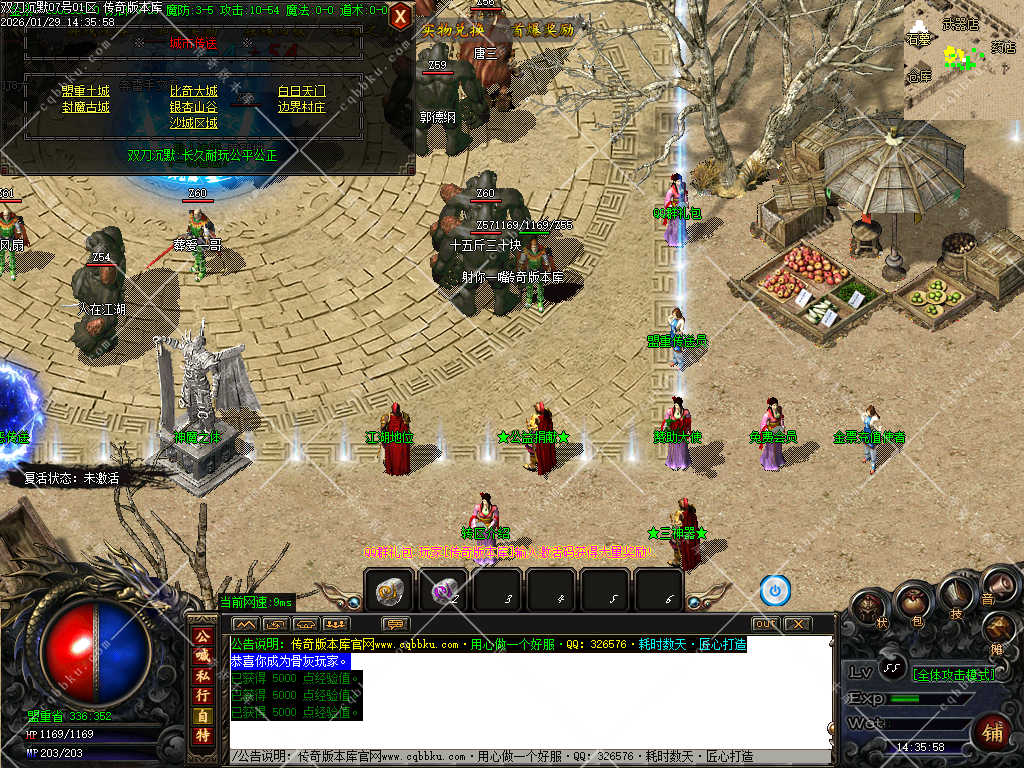
Task: Open the bag (包) inventory
Action: coord(911,602)
